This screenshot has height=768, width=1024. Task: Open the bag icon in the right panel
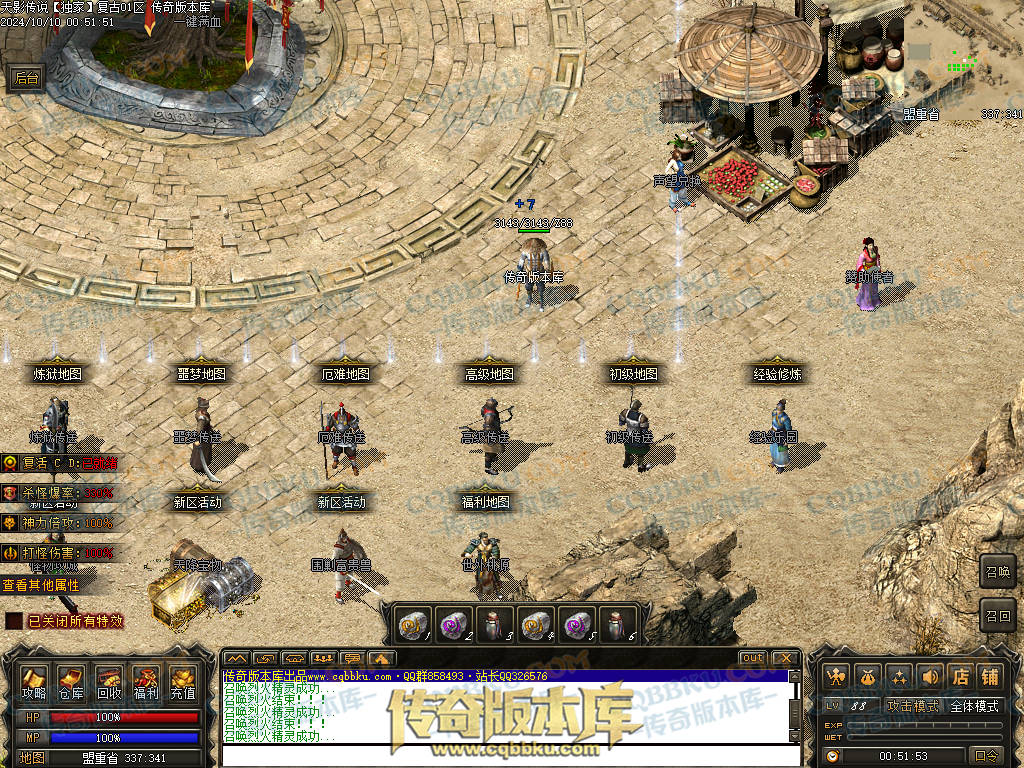(x=867, y=676)
